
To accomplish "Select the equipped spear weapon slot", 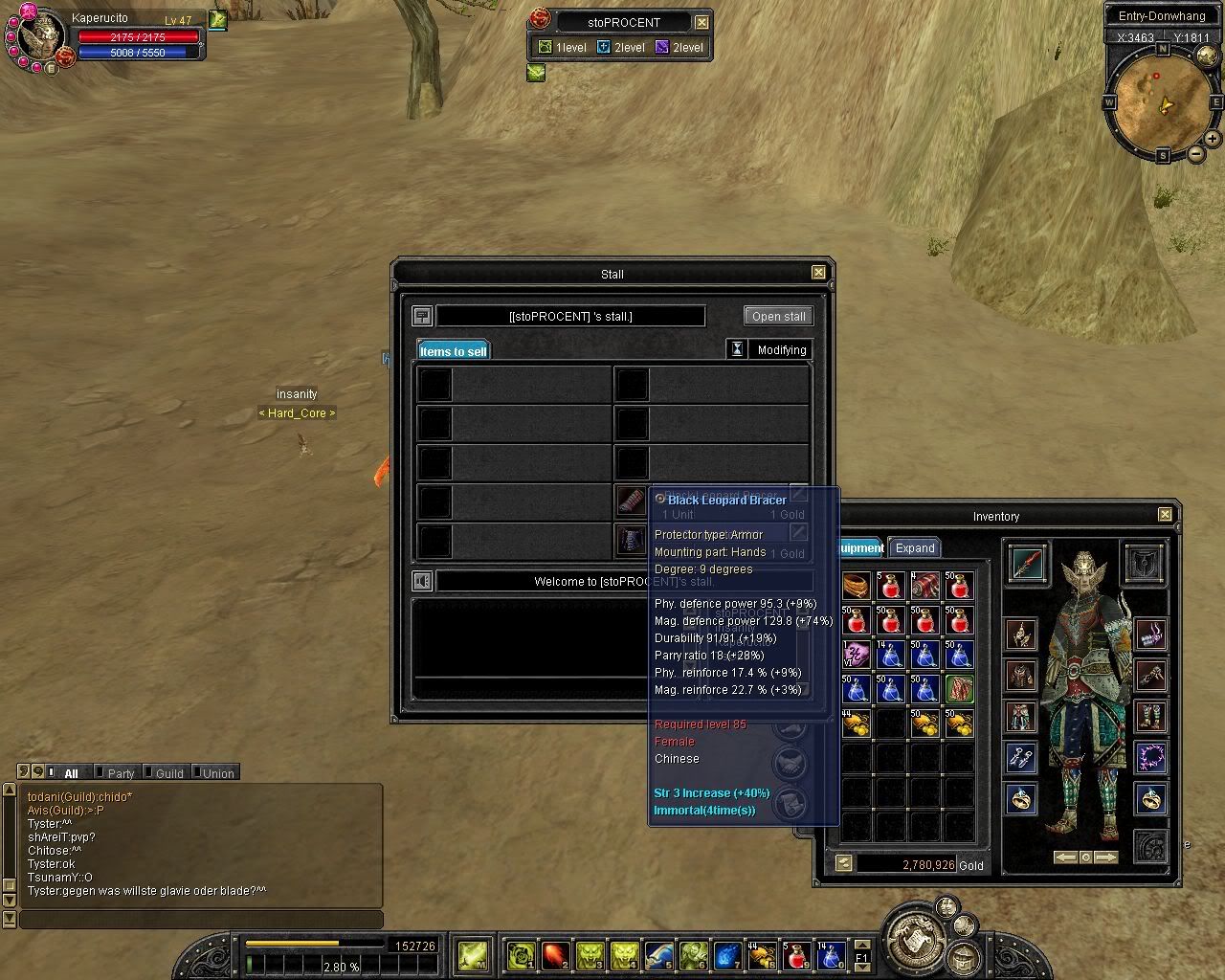I will (1027, 562).
